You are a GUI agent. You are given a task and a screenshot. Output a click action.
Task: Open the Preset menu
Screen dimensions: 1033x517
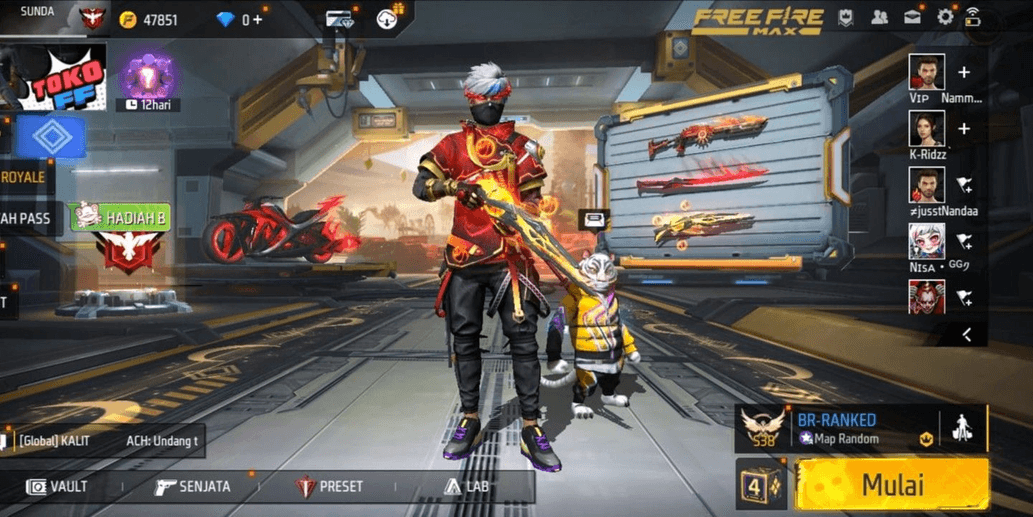coord(330,487)
